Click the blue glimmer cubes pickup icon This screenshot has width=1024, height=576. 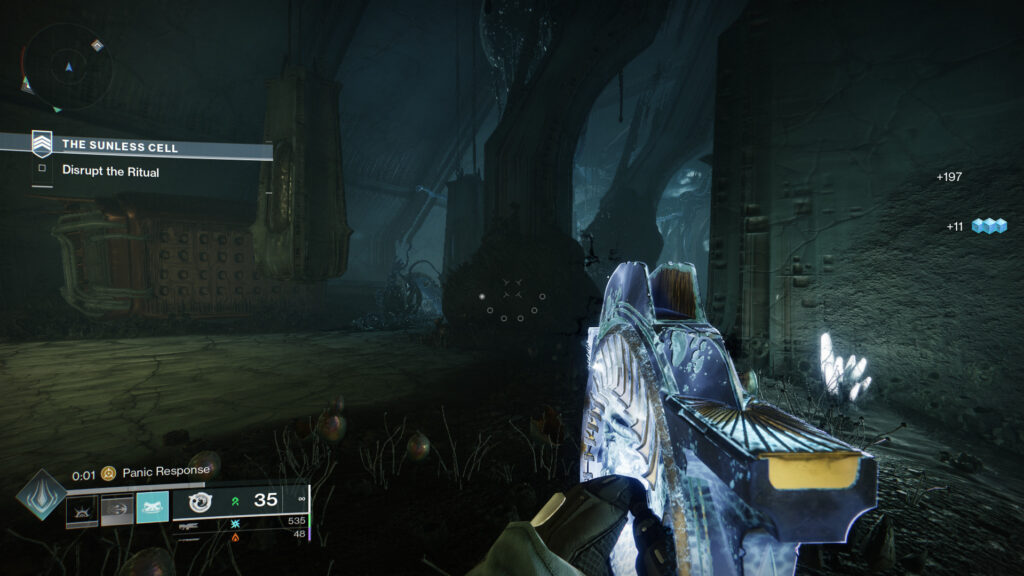click(x=989, y=227)
